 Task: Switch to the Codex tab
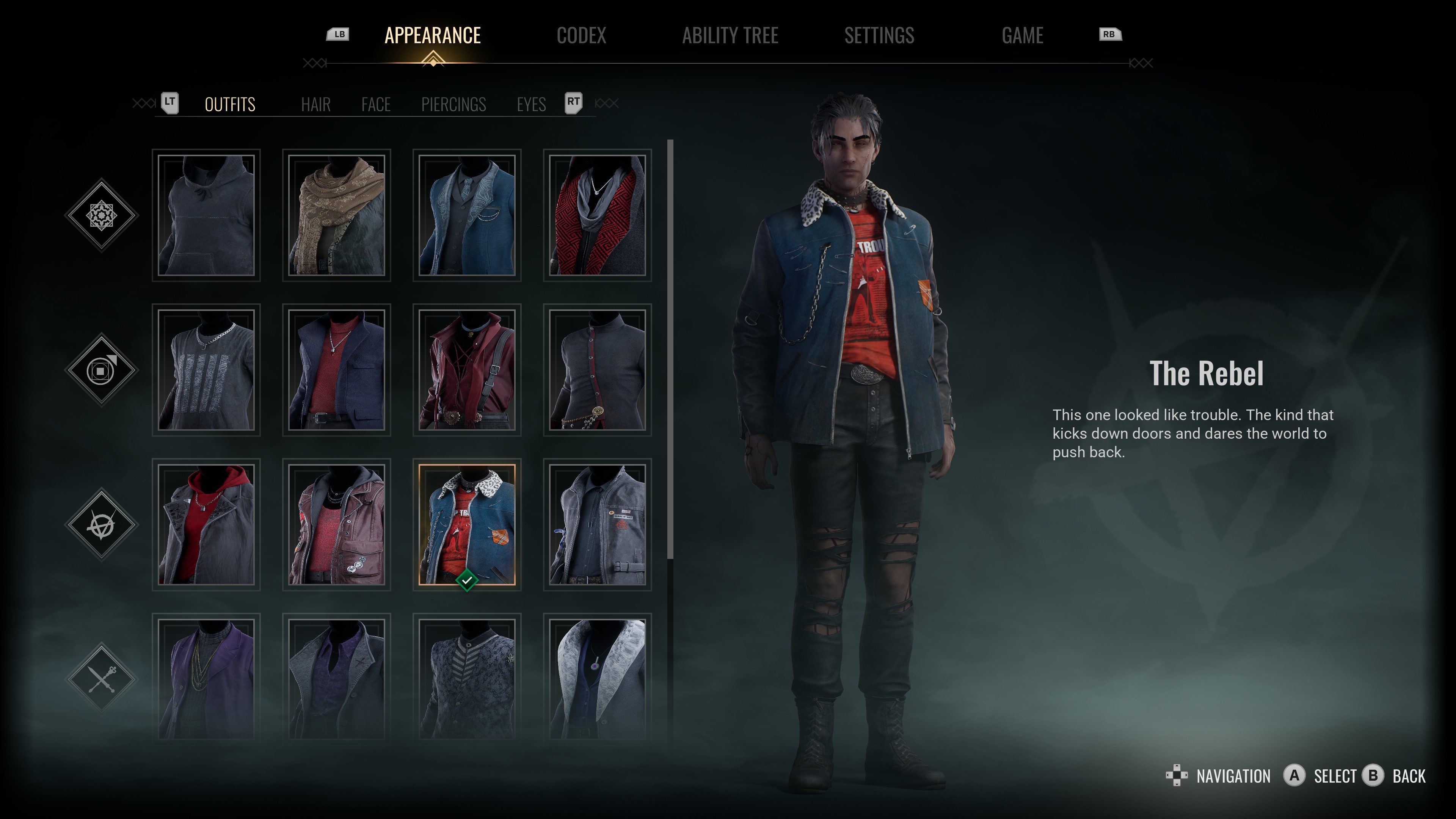point(581,36)
